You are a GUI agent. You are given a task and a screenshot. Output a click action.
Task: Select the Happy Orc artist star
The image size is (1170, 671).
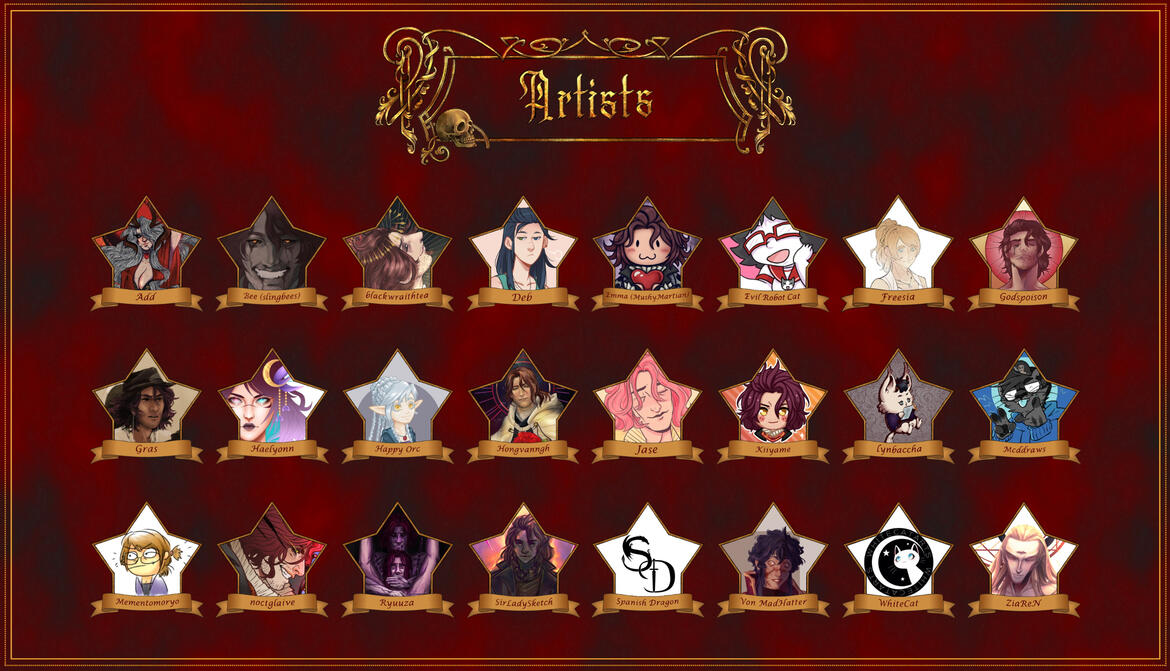click(397, 405)
